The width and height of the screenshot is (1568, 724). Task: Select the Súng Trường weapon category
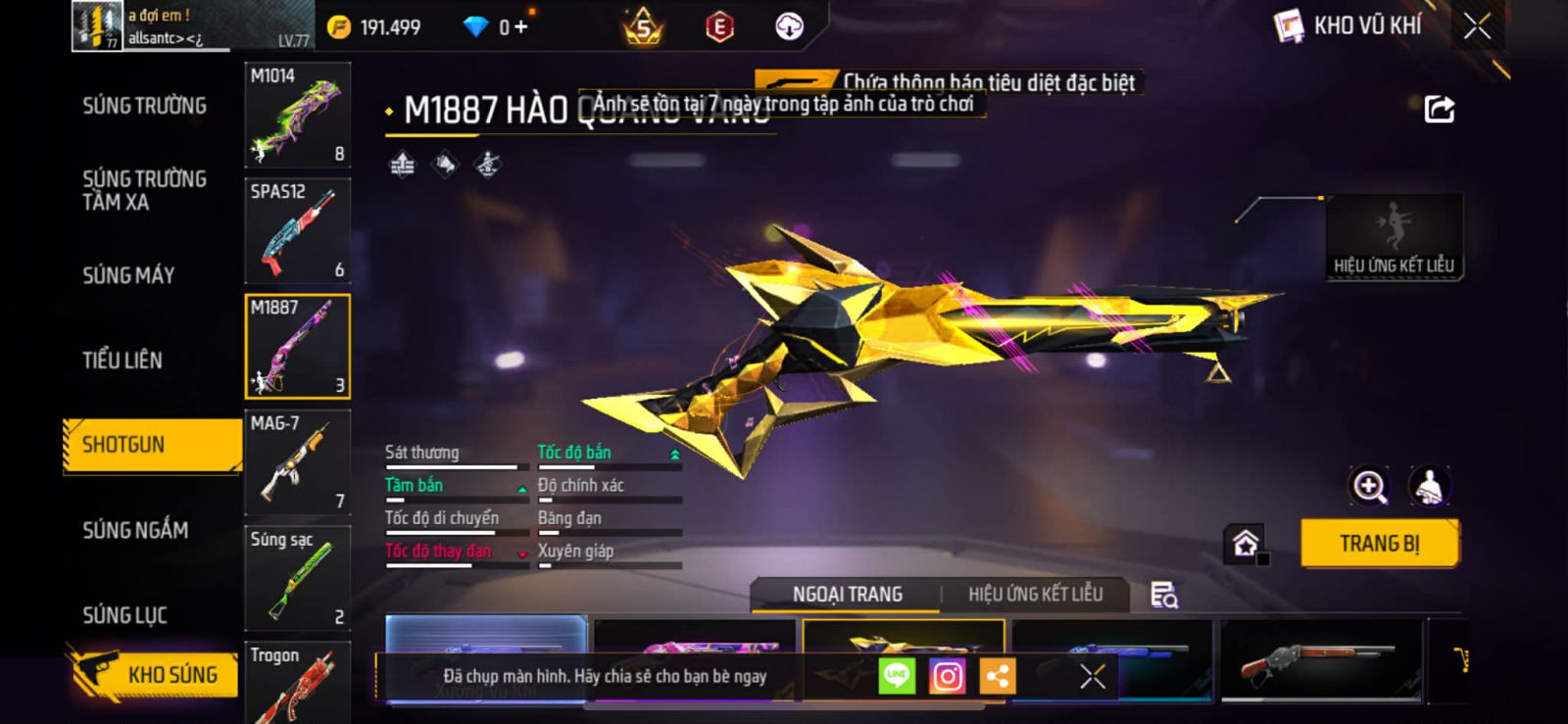point(144,106)
